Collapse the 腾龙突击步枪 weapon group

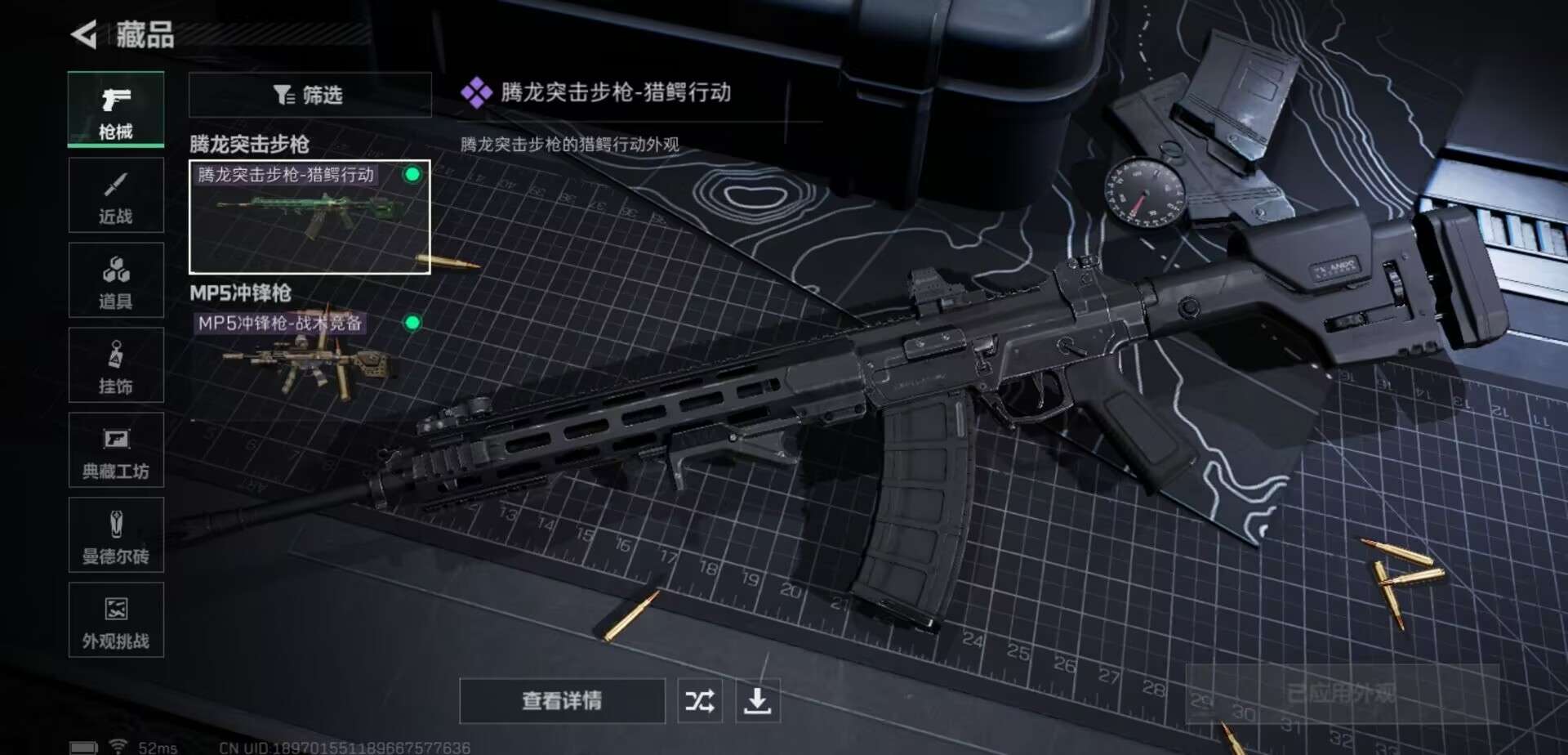click(250, 142)
